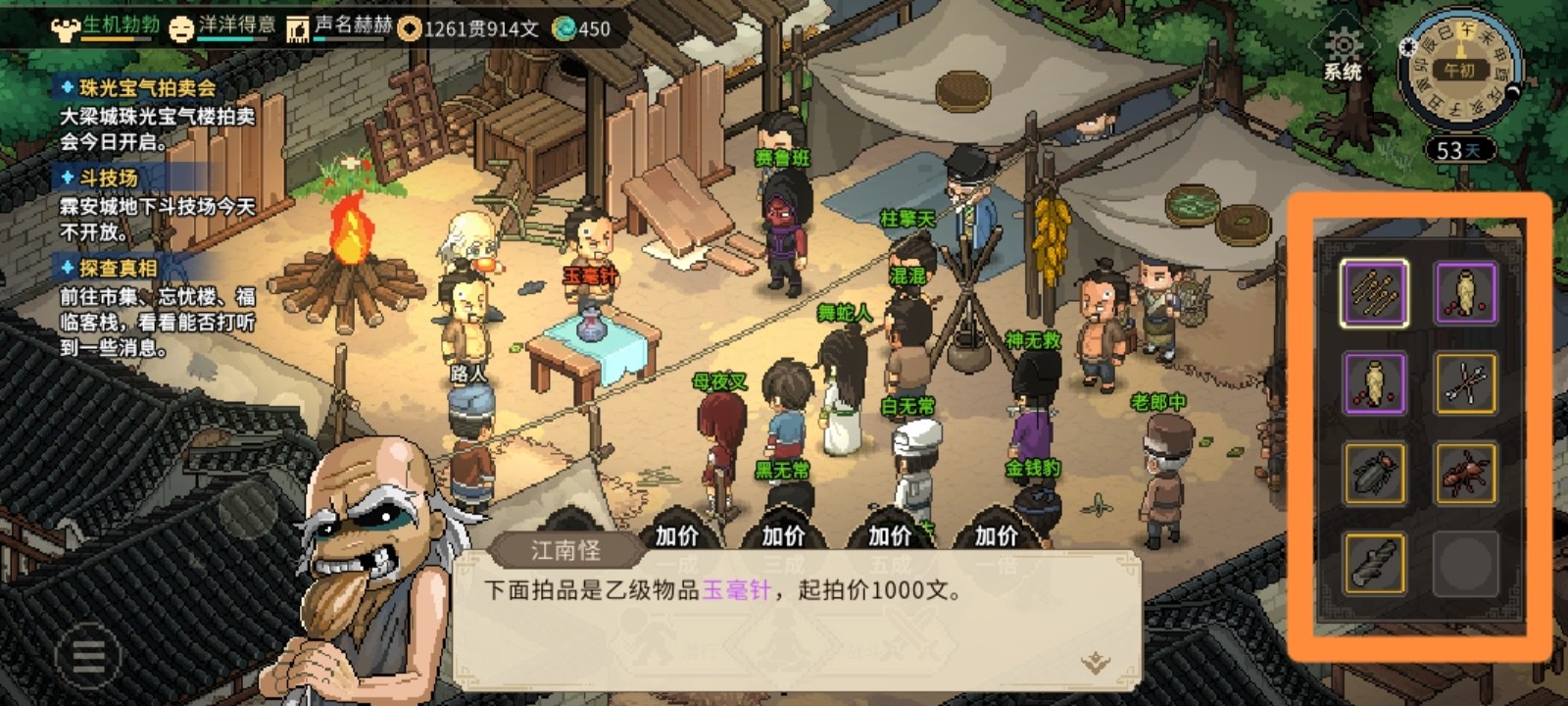The width and height of the screenshot is (1568, 706).
Task: Check the 生机勃勃 vitality status icon
Action: pyautogui.click(x=66, y=27)
